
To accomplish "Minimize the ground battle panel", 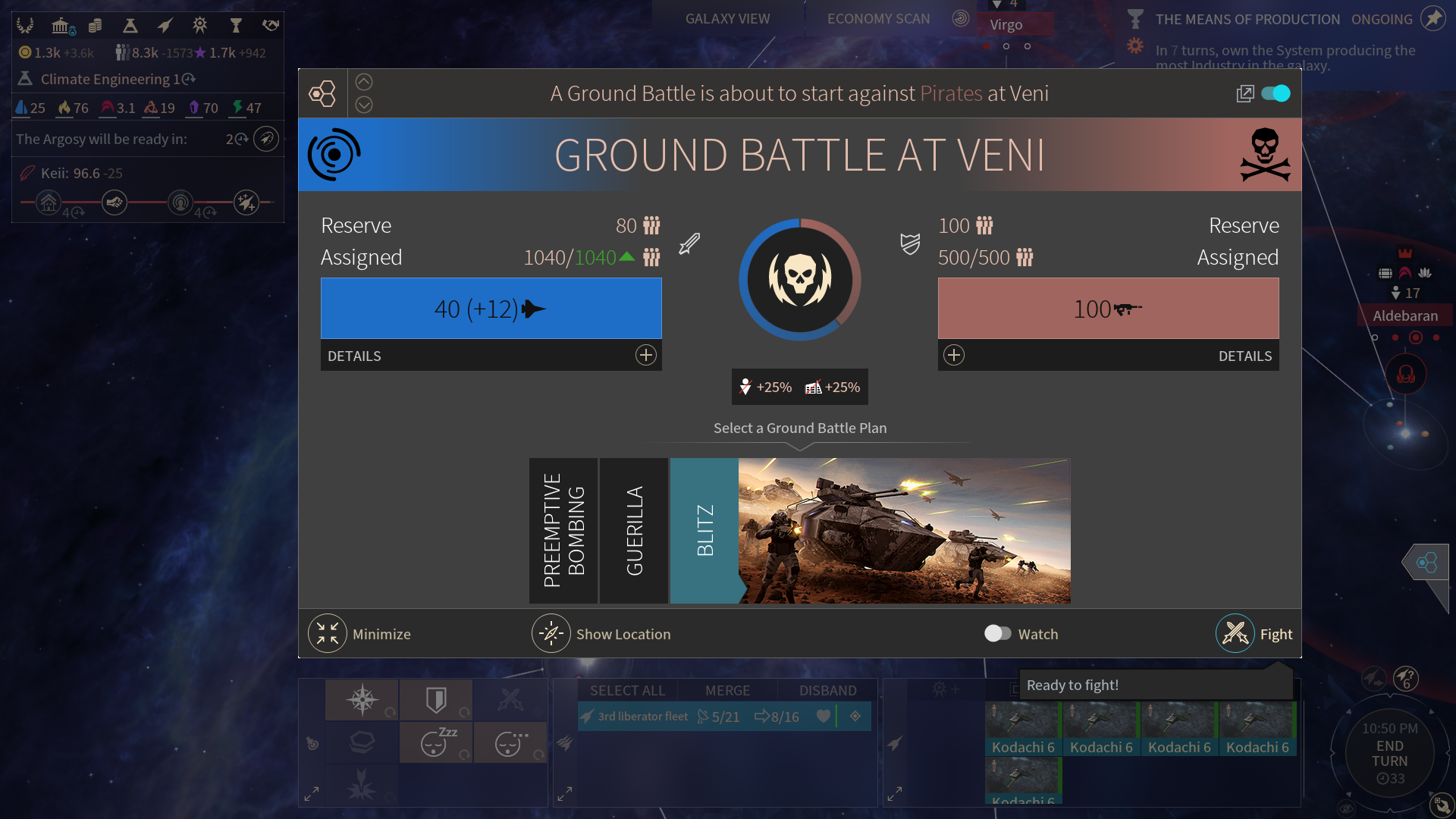I will tap(328, 633).
